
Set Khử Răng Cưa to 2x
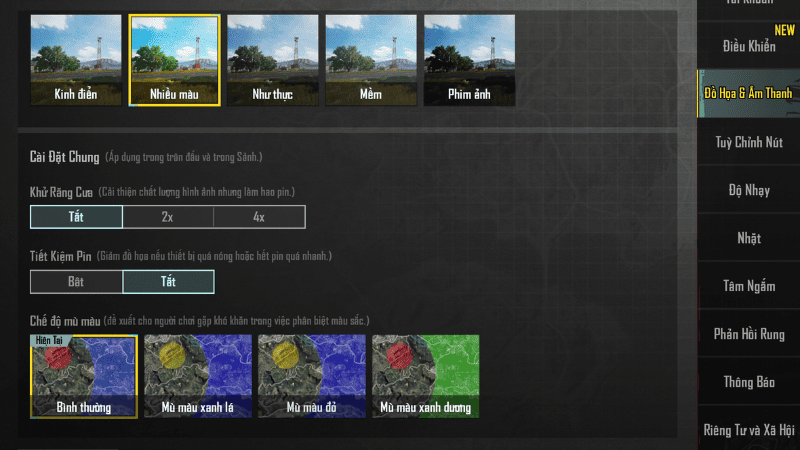pos(168,217)
